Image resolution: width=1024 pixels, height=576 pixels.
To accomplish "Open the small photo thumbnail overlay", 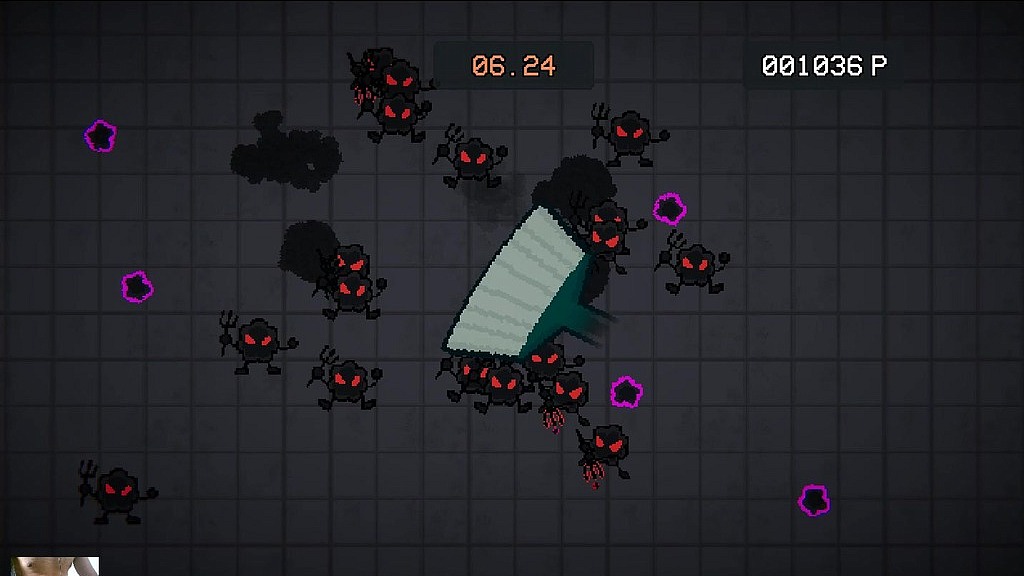I will (55, 566).
